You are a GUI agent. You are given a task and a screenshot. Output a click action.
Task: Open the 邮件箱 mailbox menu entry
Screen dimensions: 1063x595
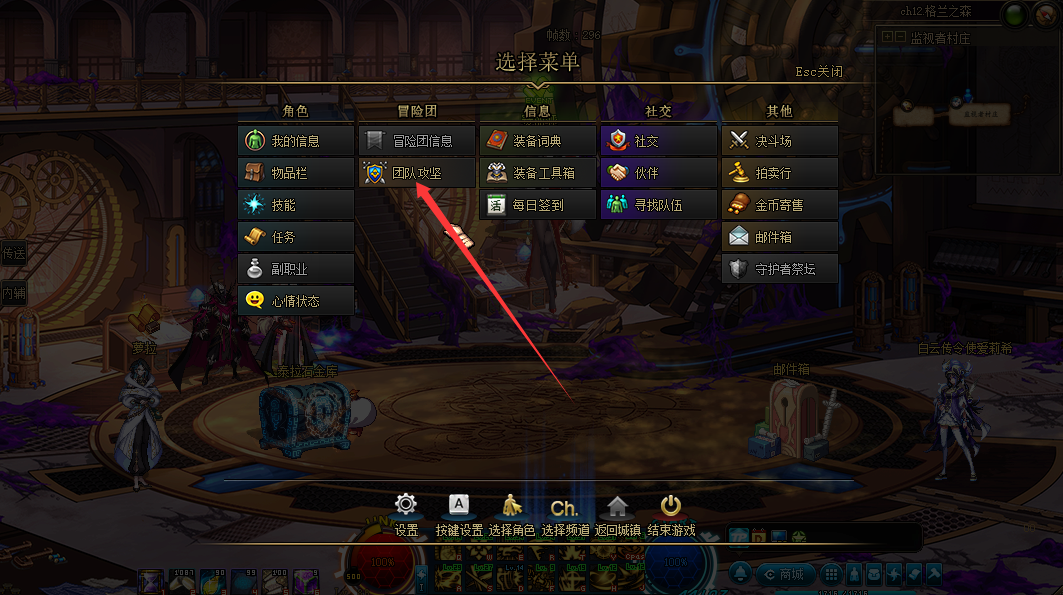point(780,237)
